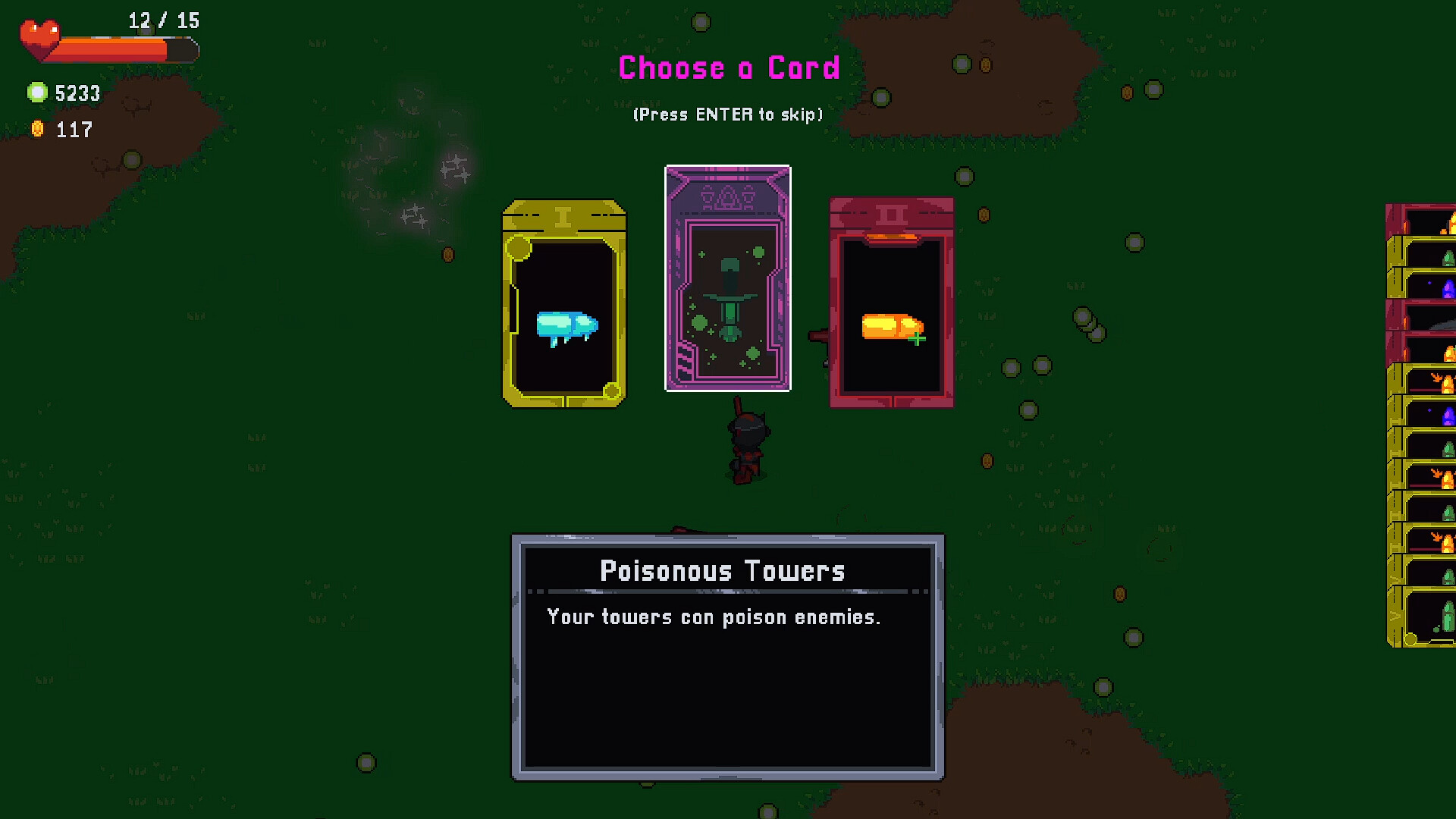Toggle selection of the highlighted Poisonous Towers card
The width and height of the screenshot is (1456, 819).
click(x=727, y=278)
